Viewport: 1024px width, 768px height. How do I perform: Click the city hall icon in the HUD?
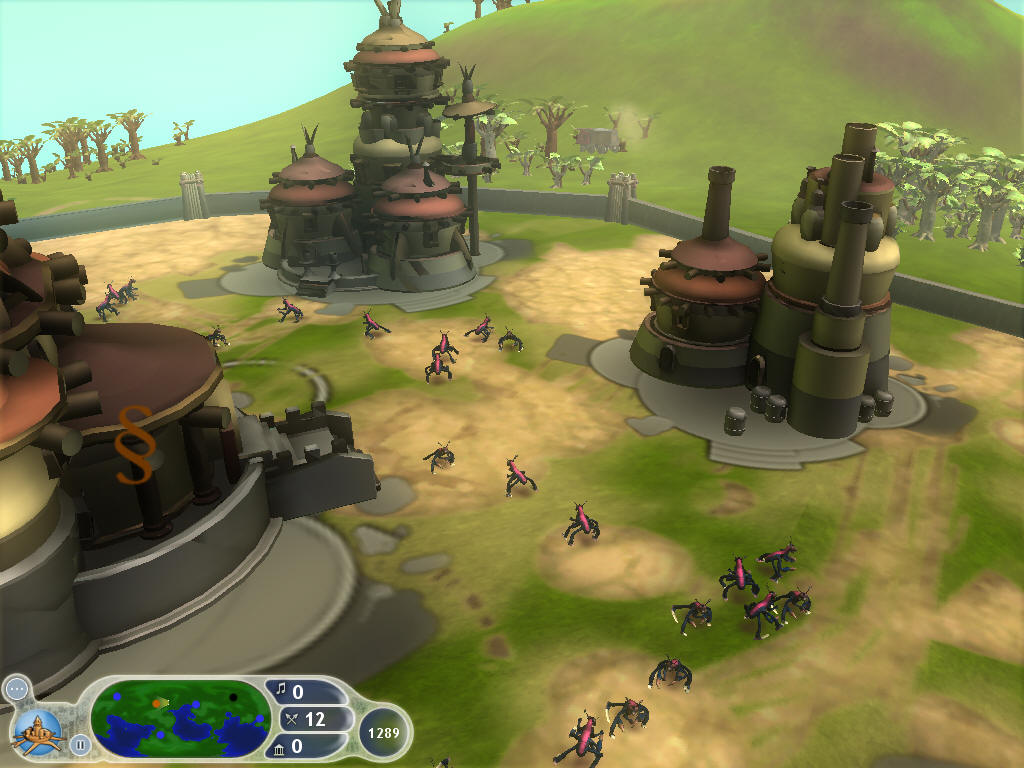click(x=37, y=731)
